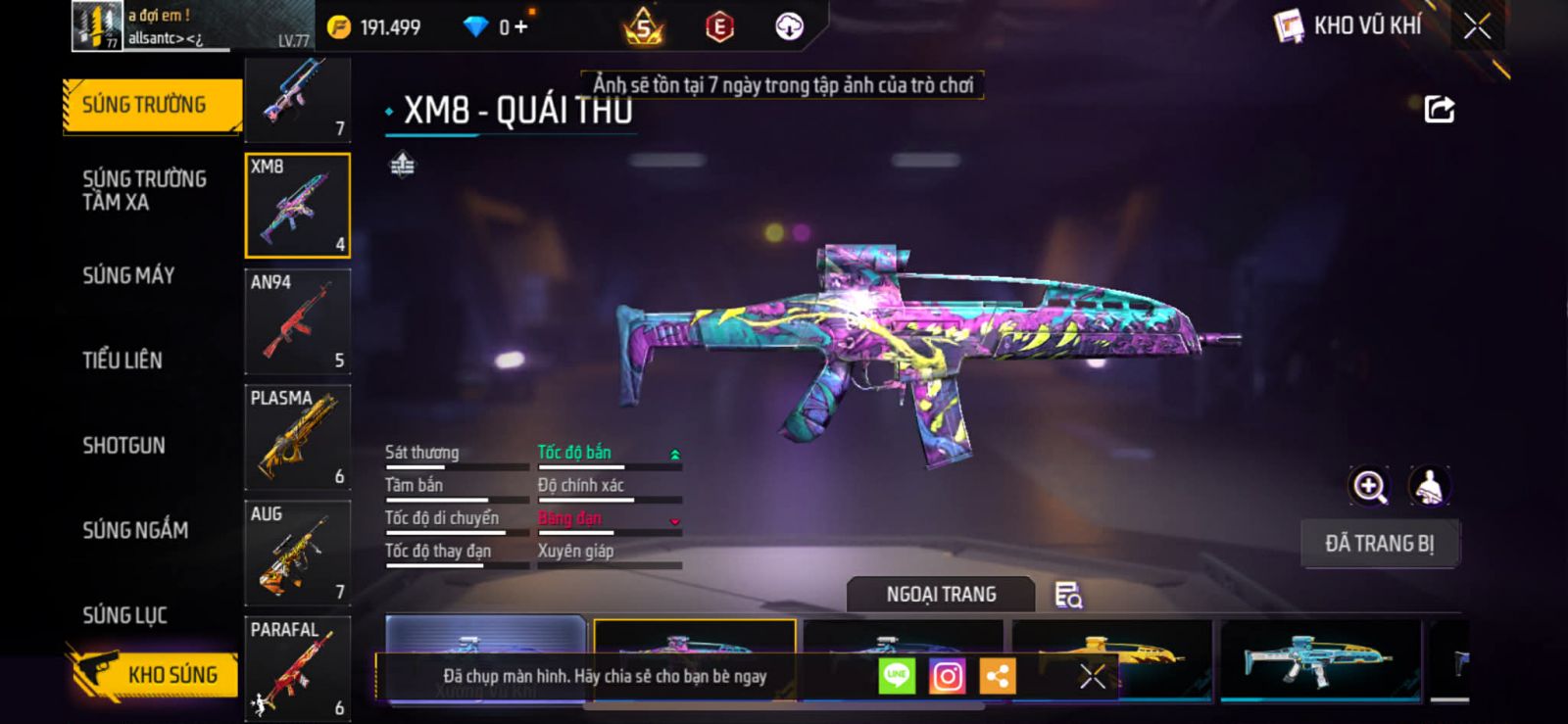Zoom in with the magnifier button

[x=1369, y=486]
